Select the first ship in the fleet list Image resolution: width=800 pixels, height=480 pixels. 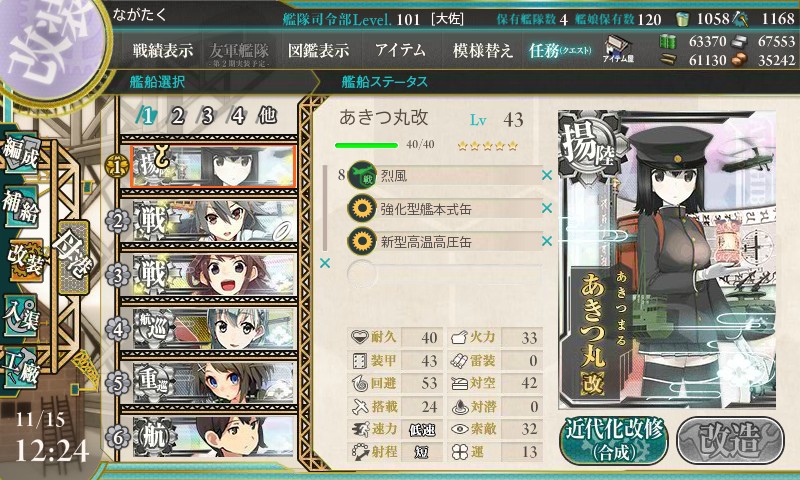(x=208, y=165)
